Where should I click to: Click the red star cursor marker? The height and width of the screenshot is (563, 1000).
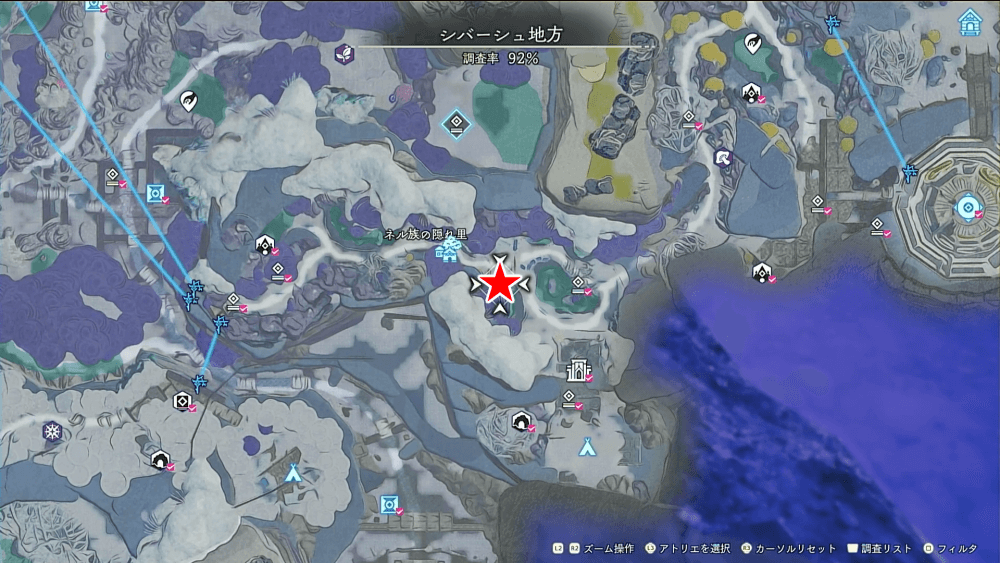pyautogui.click(x=499, y=285)
